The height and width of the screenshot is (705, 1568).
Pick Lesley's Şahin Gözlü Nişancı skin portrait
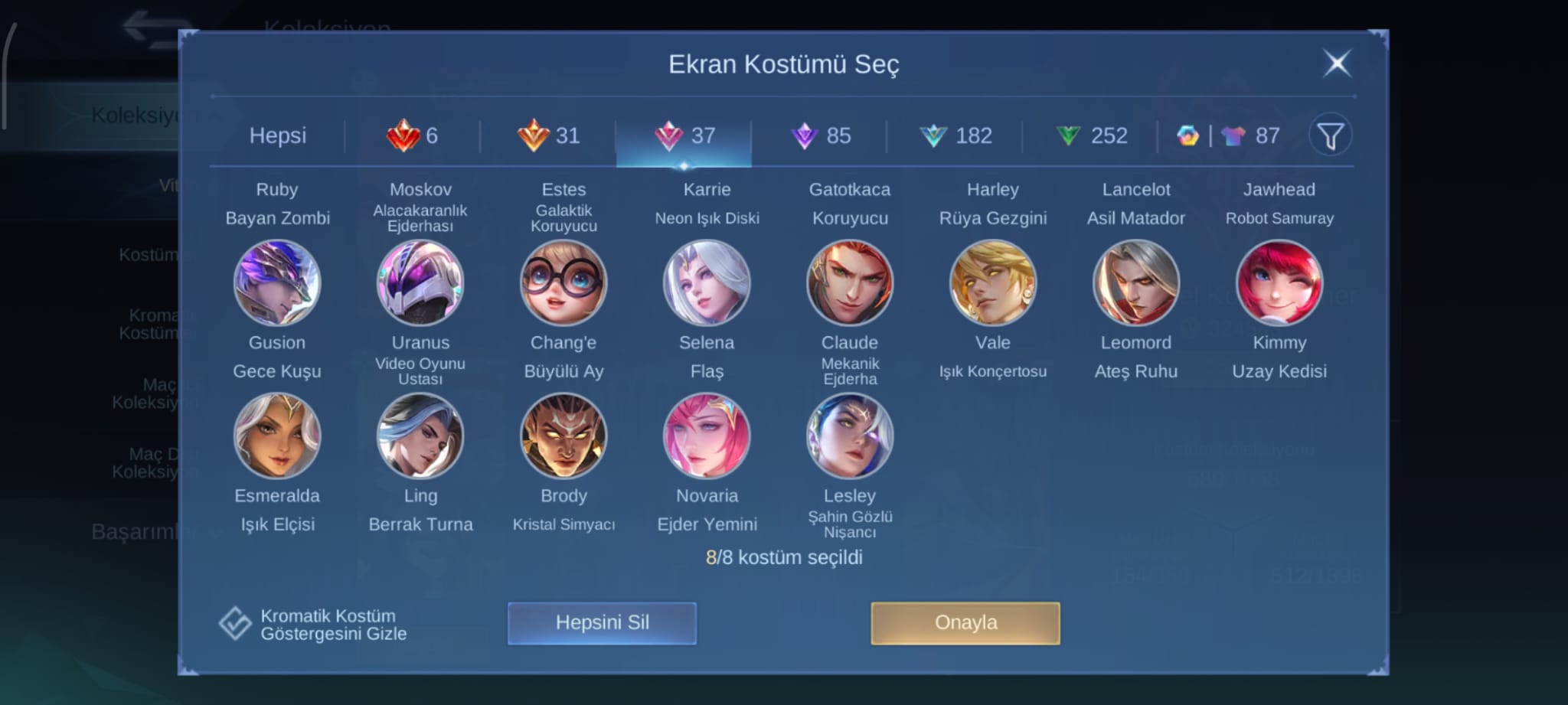[x=850, y=436]
